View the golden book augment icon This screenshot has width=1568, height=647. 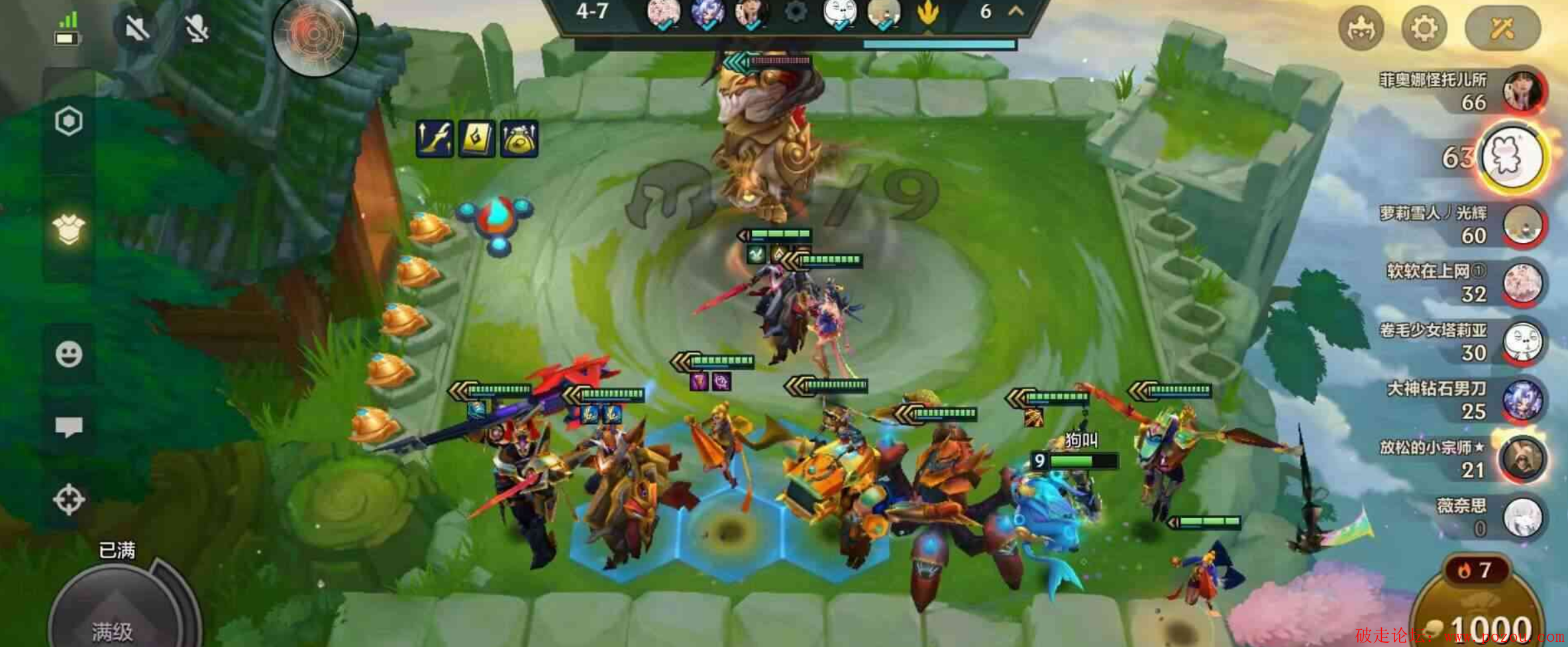tap(477, 139)
